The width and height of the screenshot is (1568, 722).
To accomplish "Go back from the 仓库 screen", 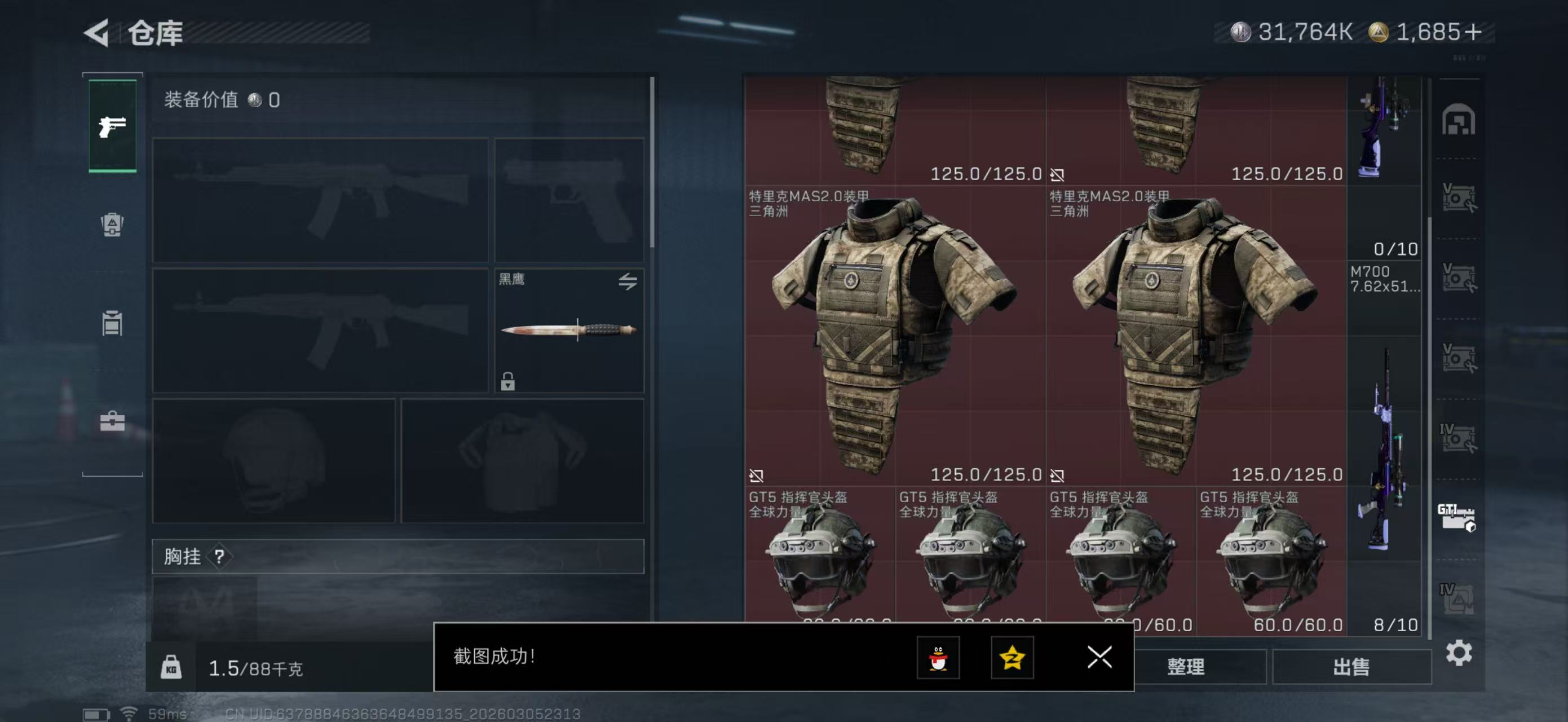I will coord(98,33).
